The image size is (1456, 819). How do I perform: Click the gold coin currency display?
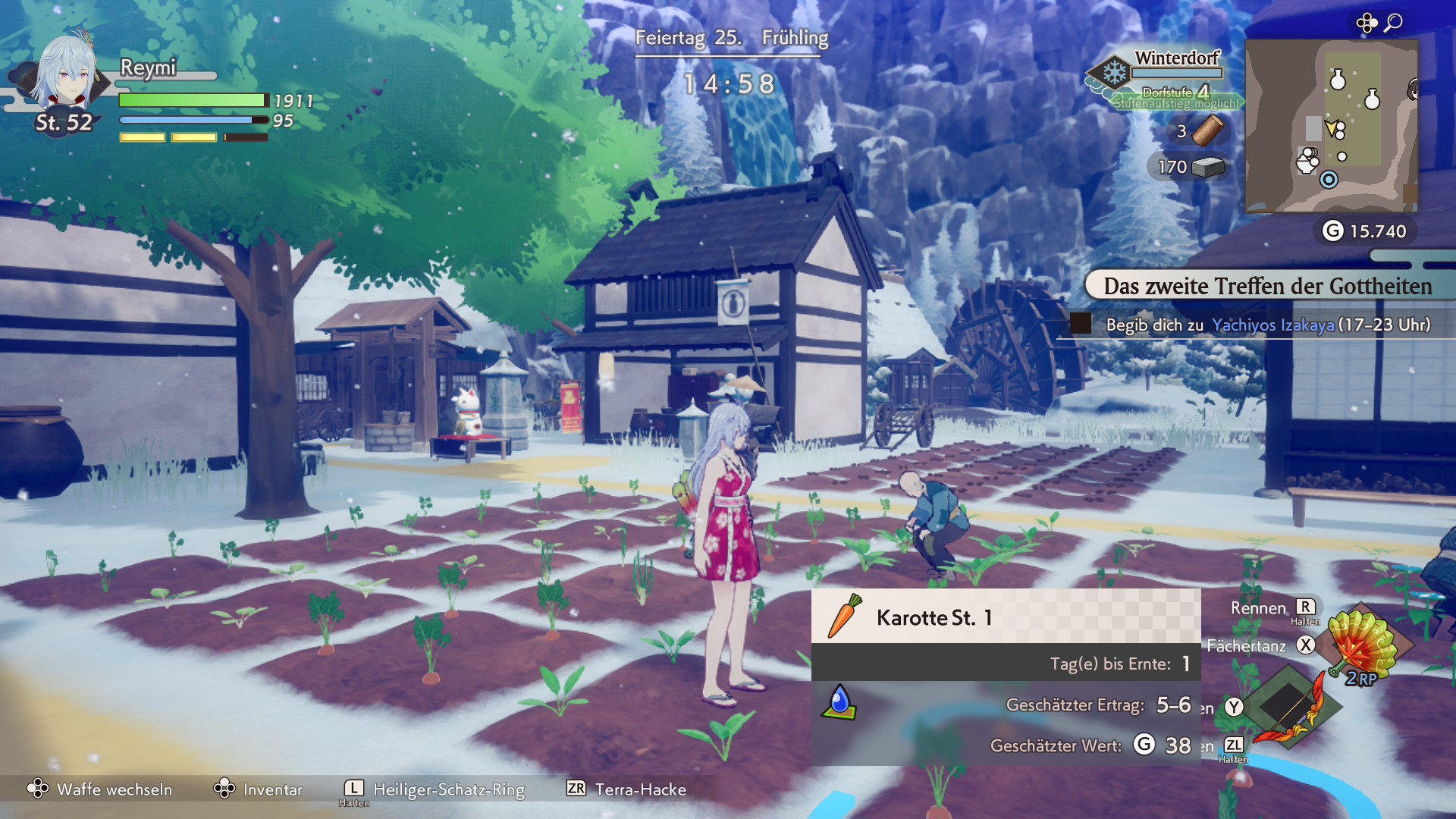[x=1365, y=231]
